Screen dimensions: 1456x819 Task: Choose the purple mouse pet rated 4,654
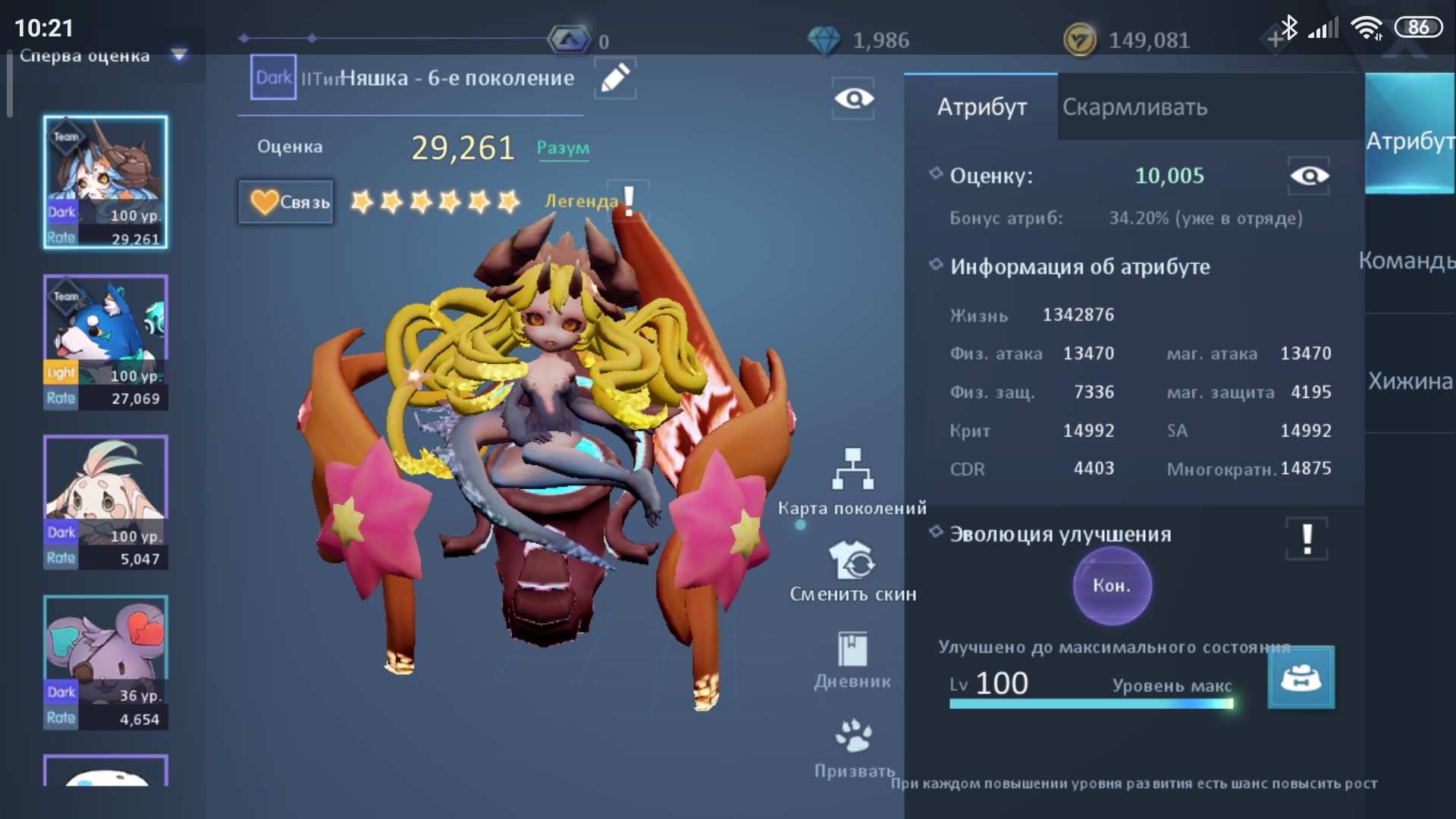pos(105,662)
